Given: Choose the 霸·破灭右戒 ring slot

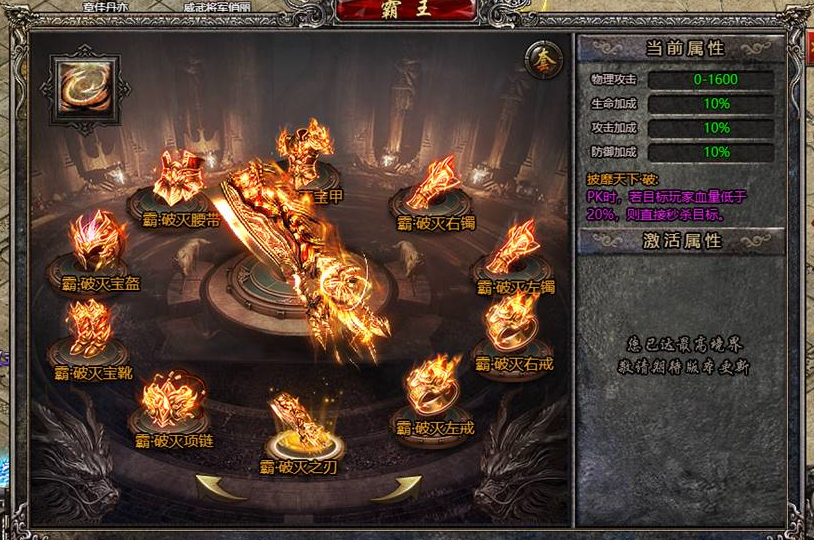Looking at the screenshot, I should [512, 322].
